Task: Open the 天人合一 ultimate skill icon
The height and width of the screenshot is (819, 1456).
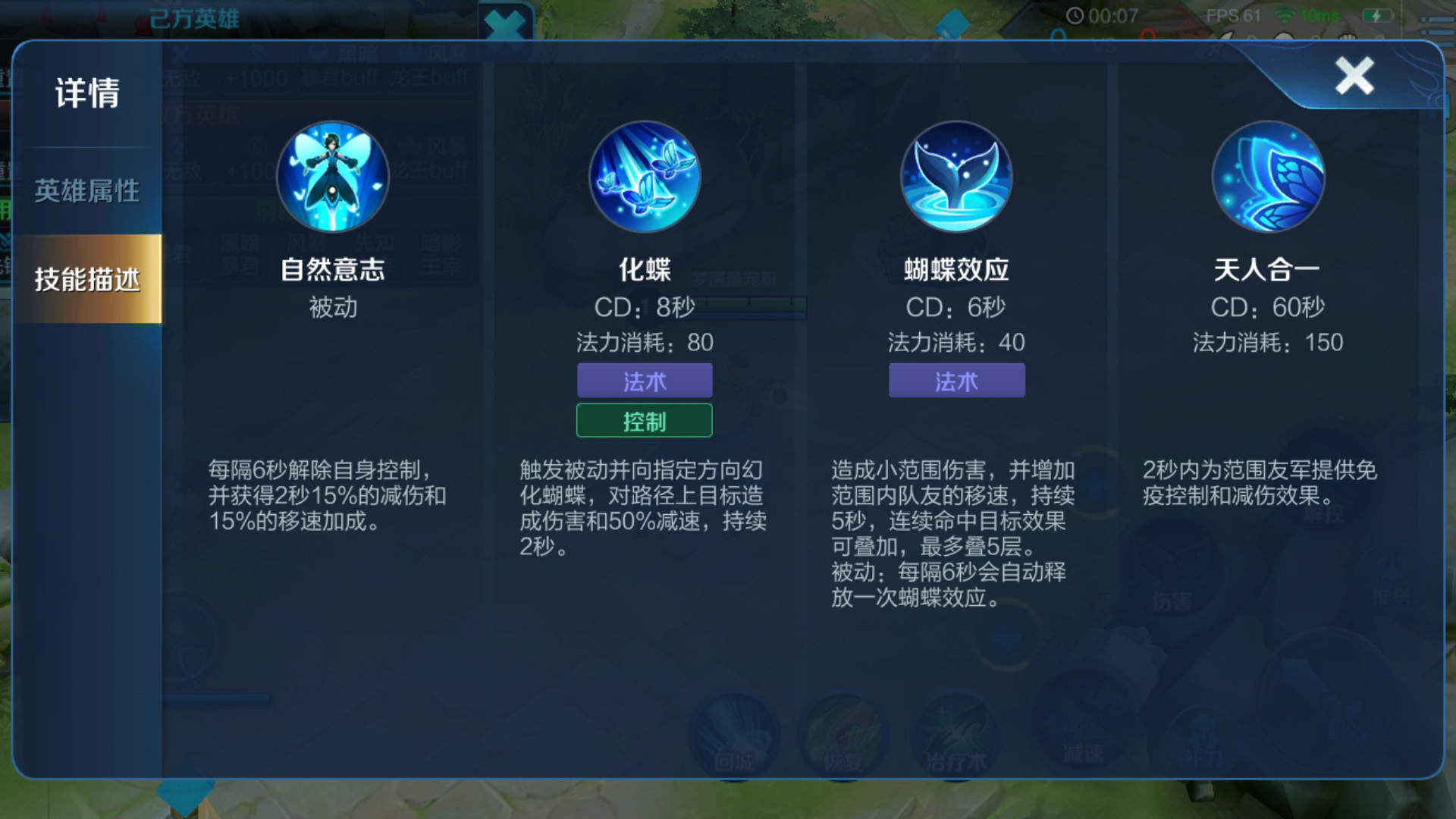Action: click(1268, 176)
